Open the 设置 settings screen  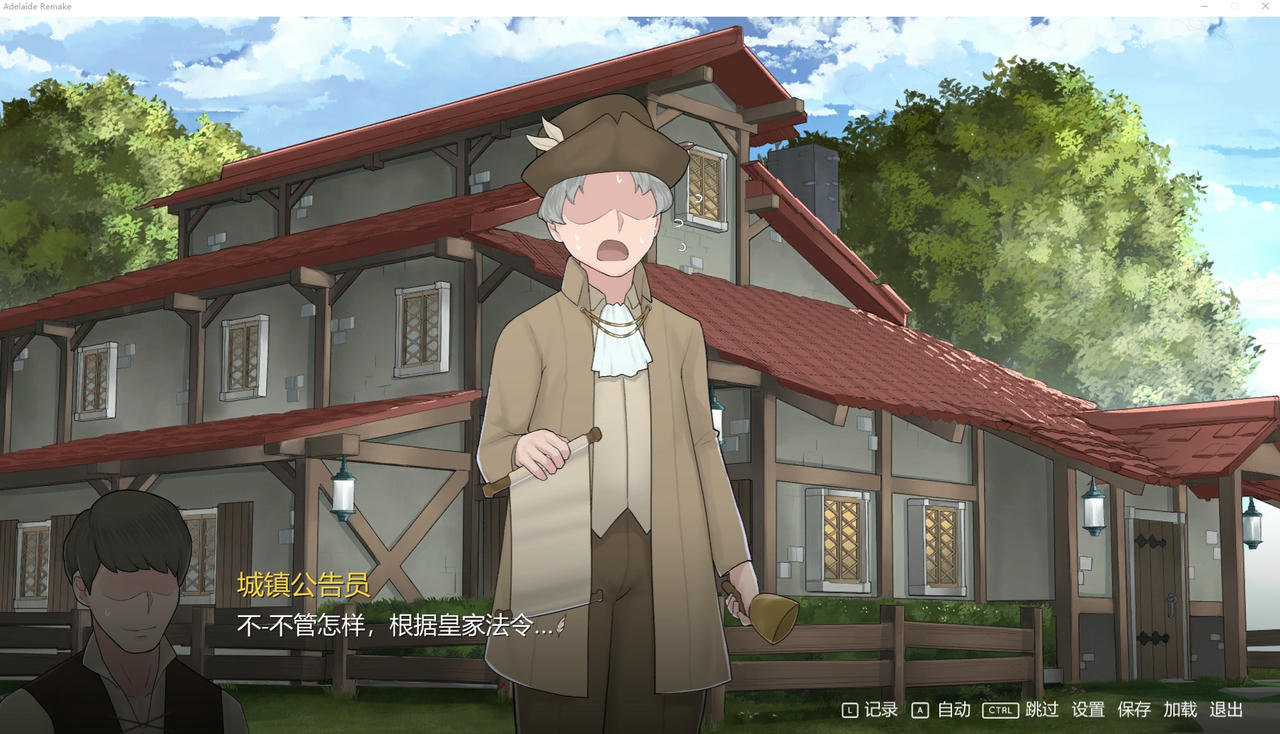tap(1088, 710)
